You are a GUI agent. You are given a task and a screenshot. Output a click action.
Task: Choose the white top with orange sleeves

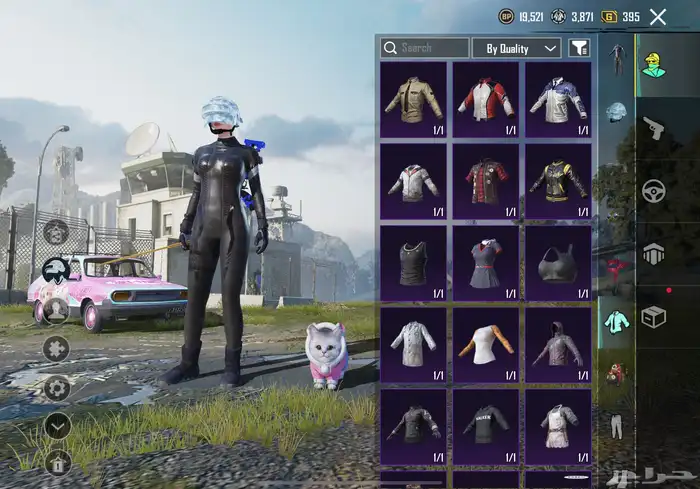click(486, 344)
